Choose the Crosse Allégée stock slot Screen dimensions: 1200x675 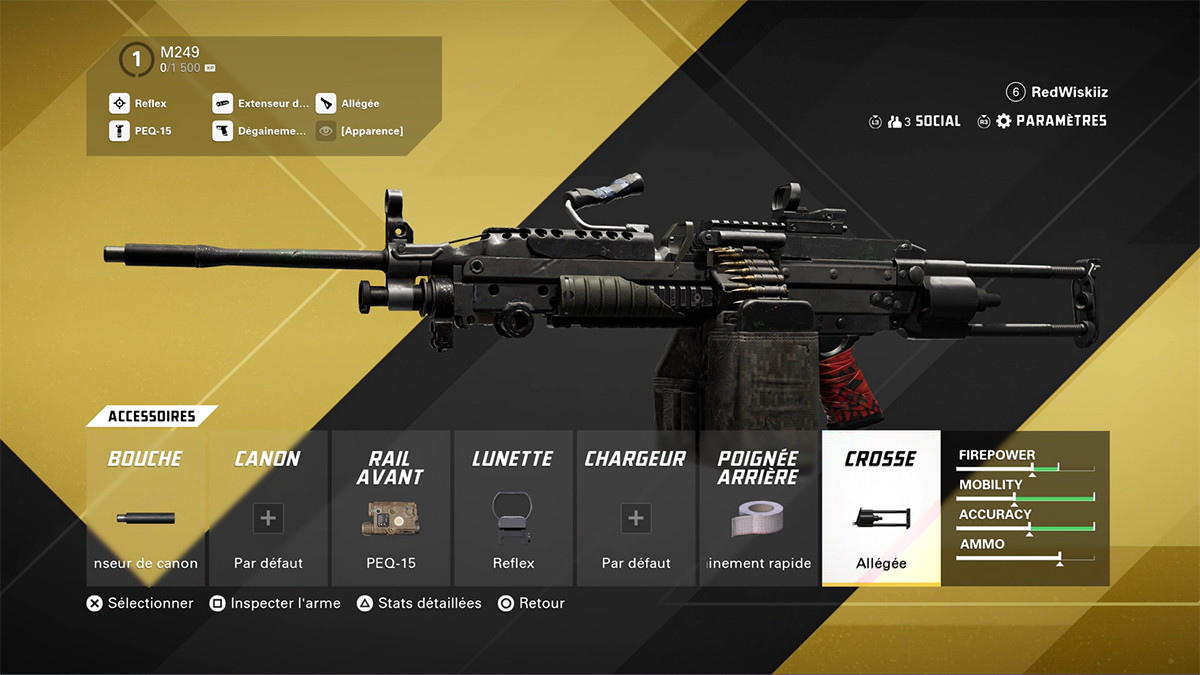881,508
